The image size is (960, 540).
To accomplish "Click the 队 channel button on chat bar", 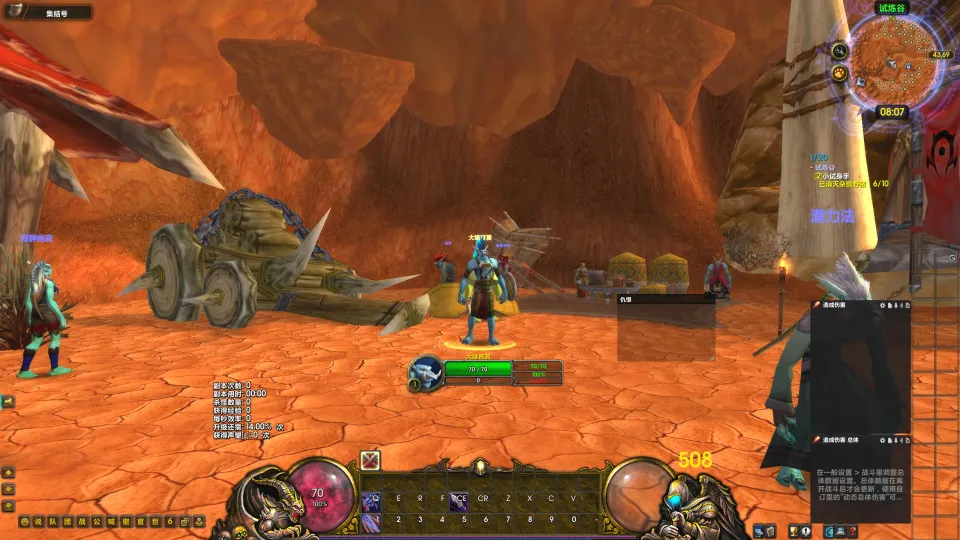I will pos(53,522).
